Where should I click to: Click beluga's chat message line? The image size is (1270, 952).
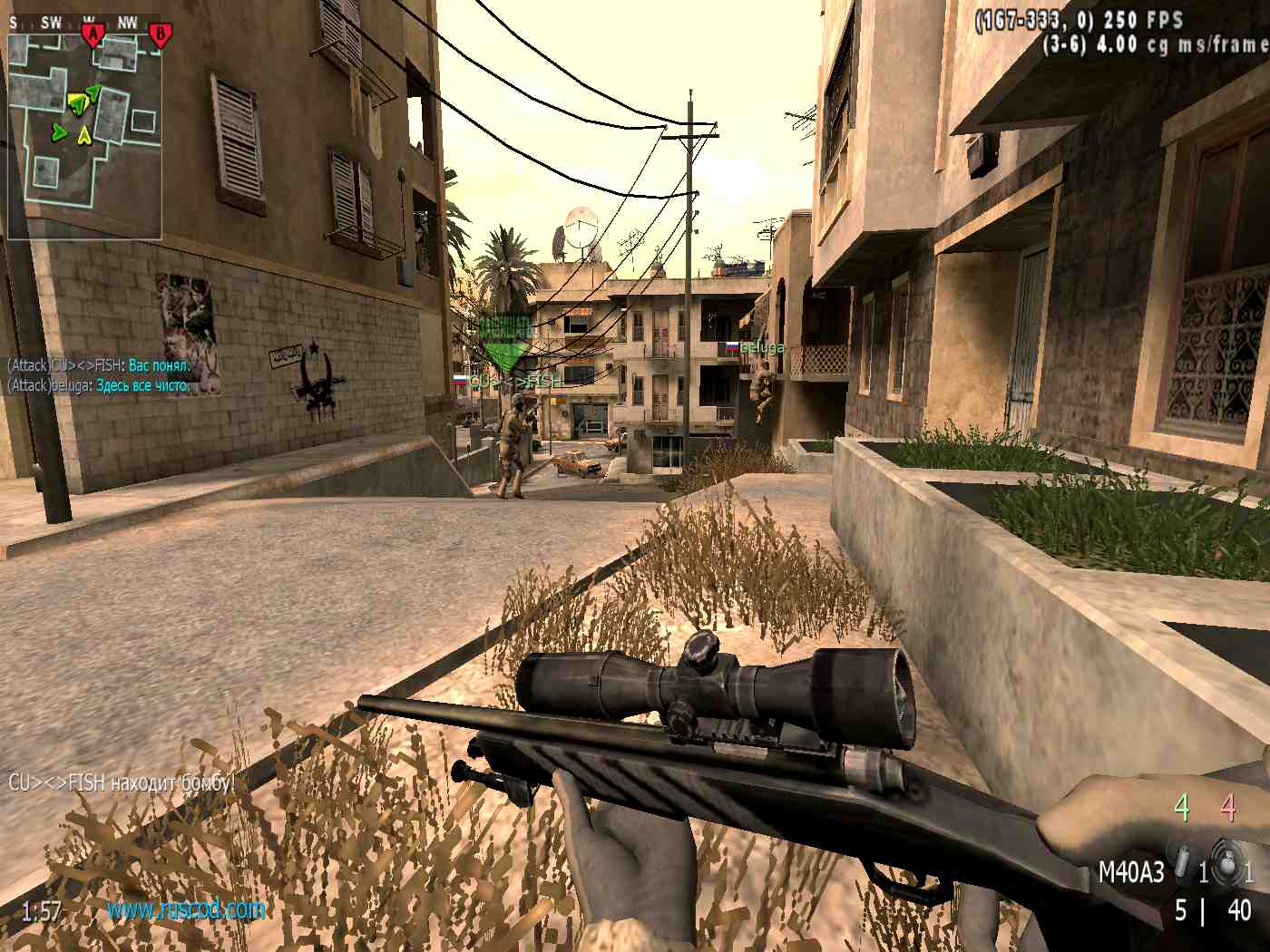coord(99,385)
